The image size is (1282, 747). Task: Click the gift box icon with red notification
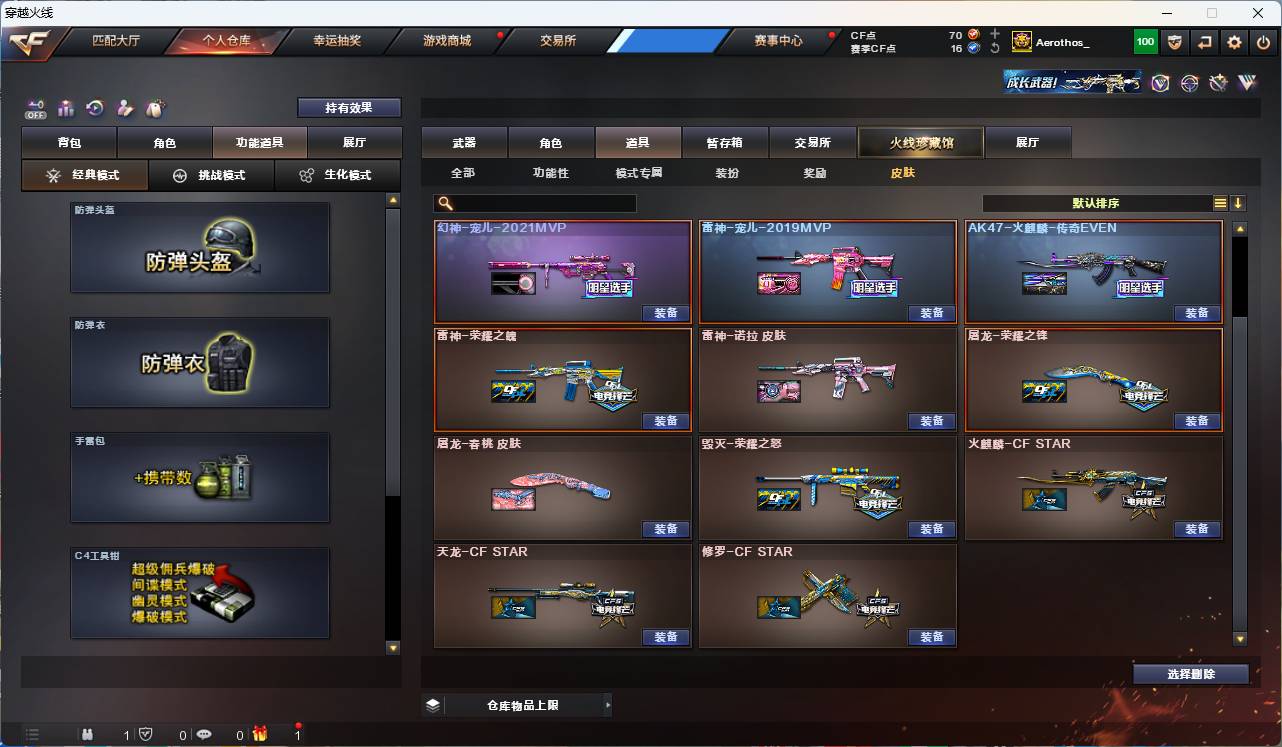coord(258,734)
